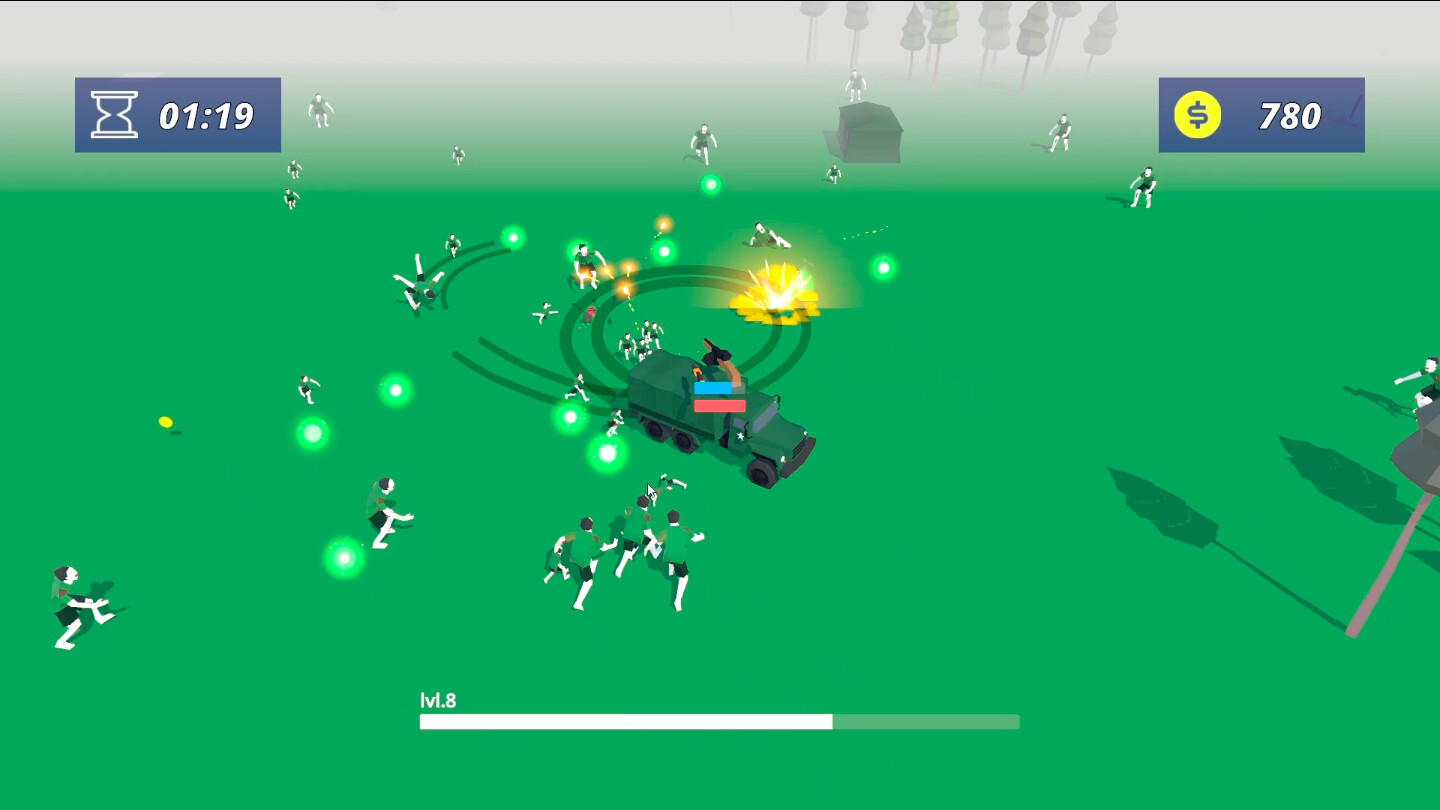Click the currency panel in the top right
The image size is (1440, 810).
click(1261, 114)
